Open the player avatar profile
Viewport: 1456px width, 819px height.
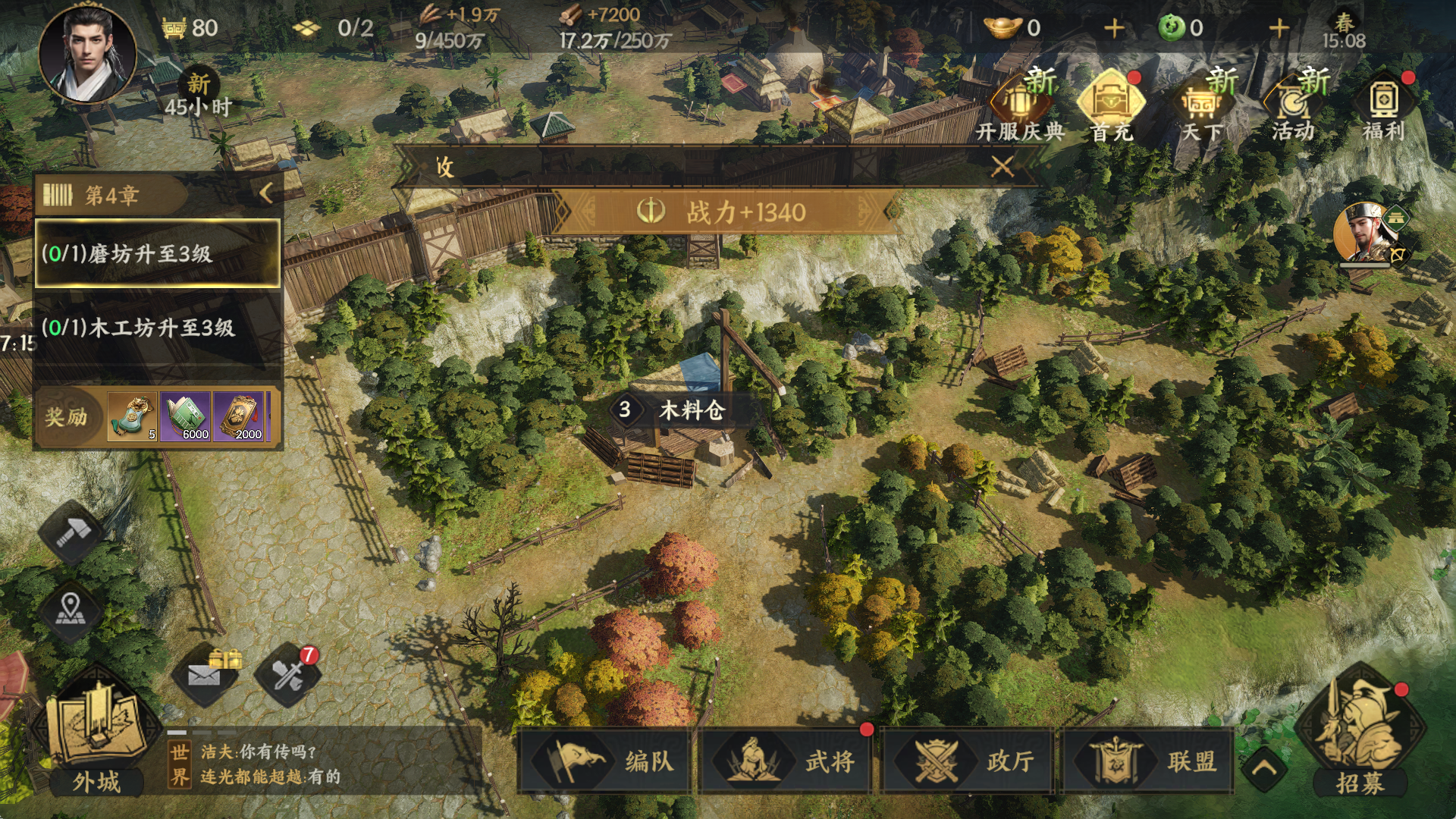[87, 53]
